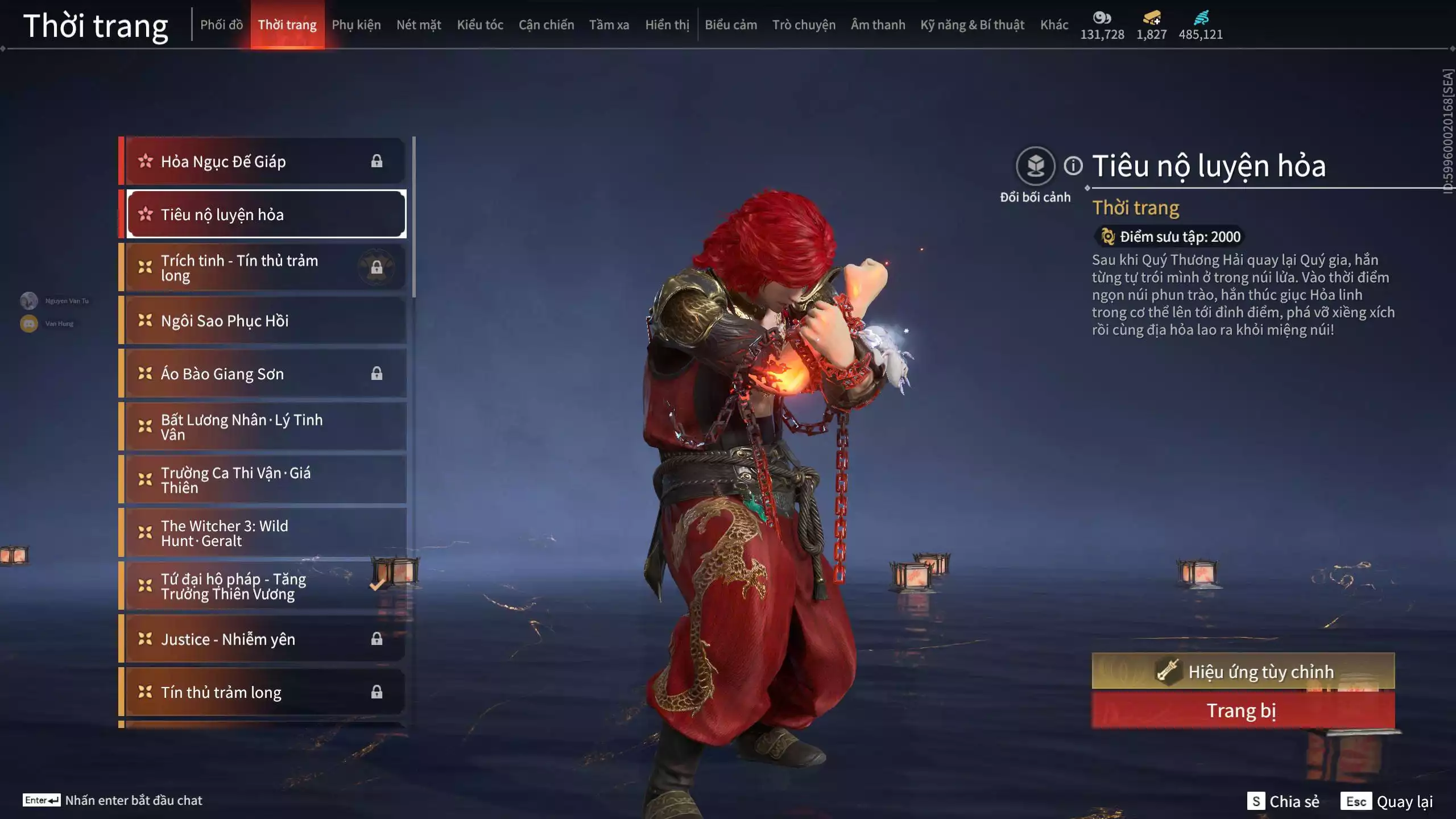Click the red Trang bị equip button
The height and width of the screenshot is (819, 1456).
(1243, 711)
